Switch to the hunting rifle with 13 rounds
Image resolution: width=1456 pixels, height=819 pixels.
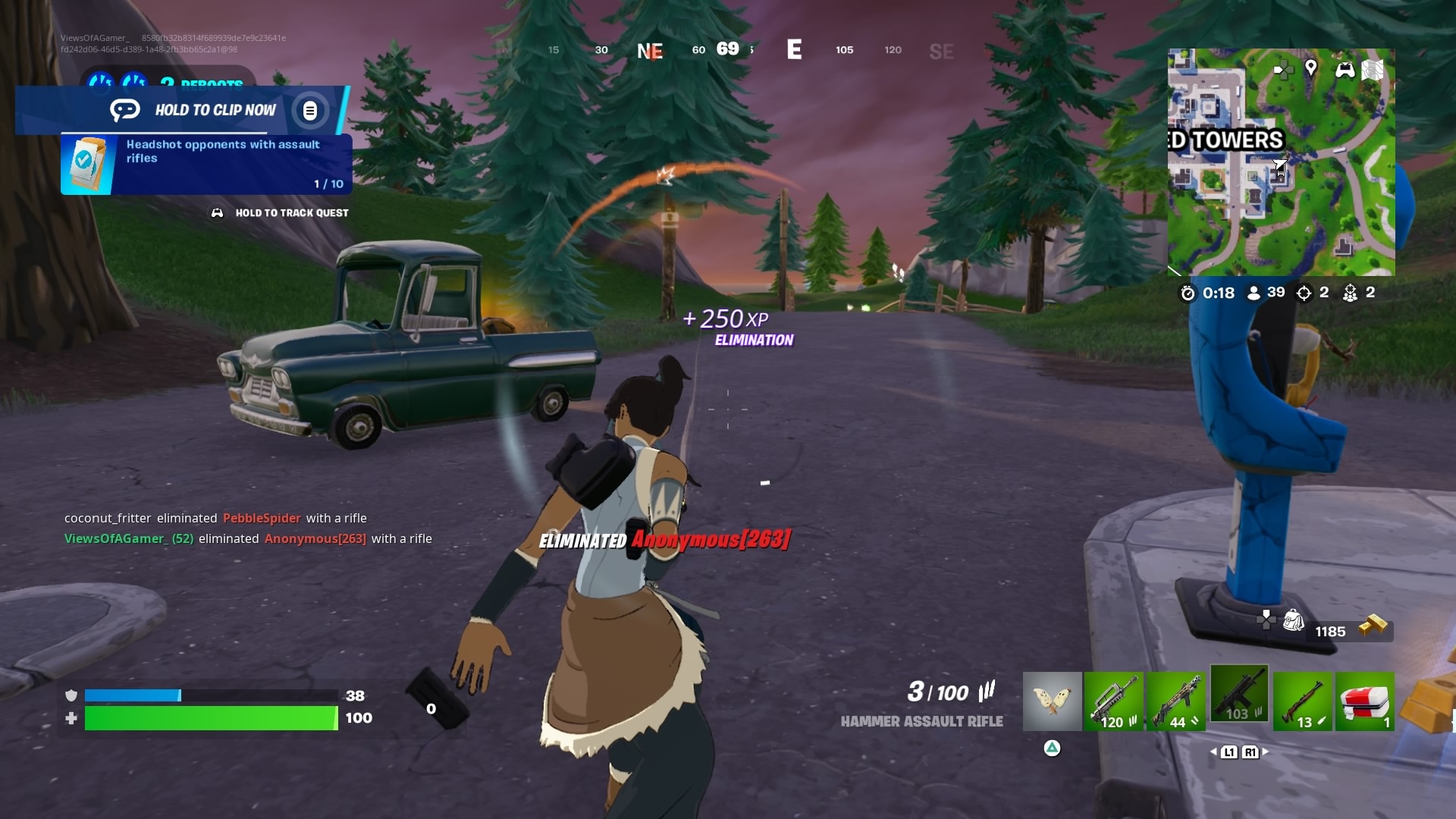pyautogui.click(x=1303, y=701)
